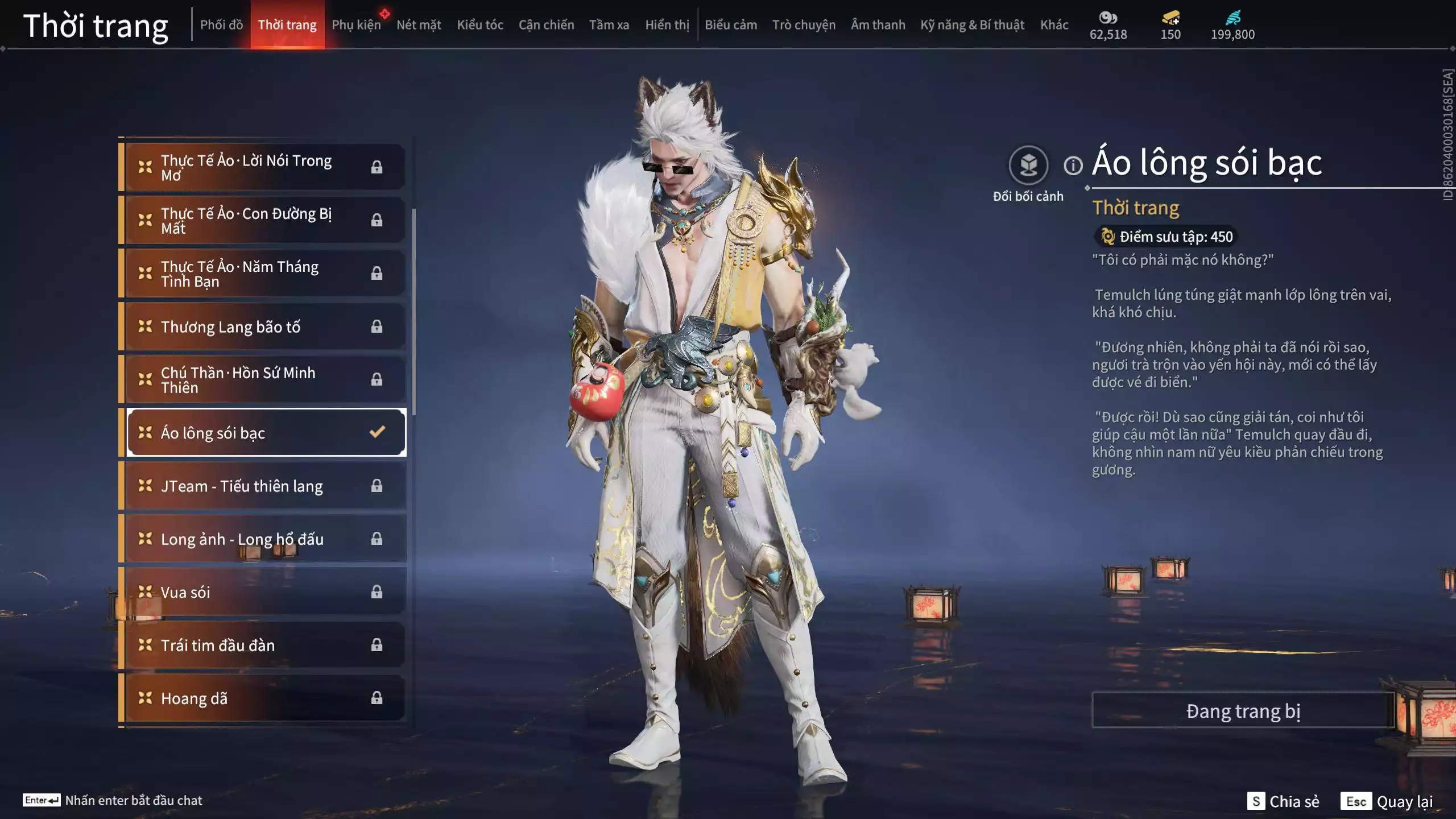
Task: Open the Biểu cảm tab
Action: coord(731,25)
